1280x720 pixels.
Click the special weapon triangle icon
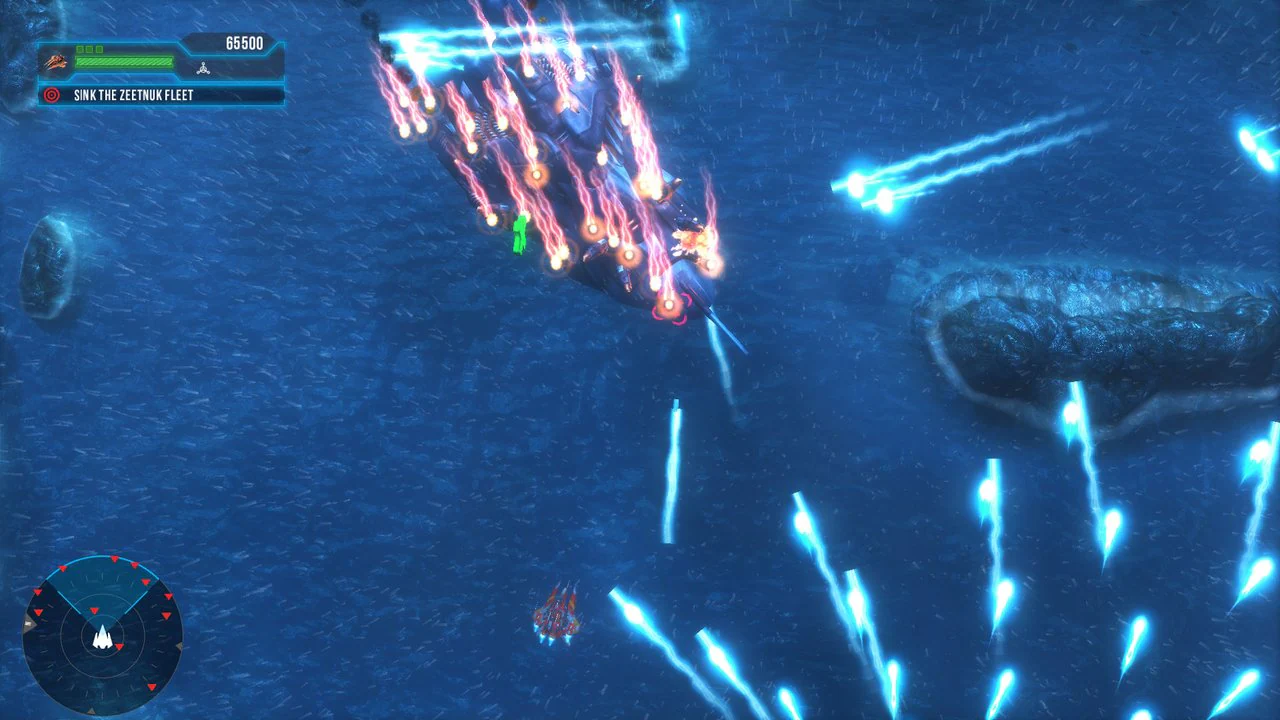(203, 68)
